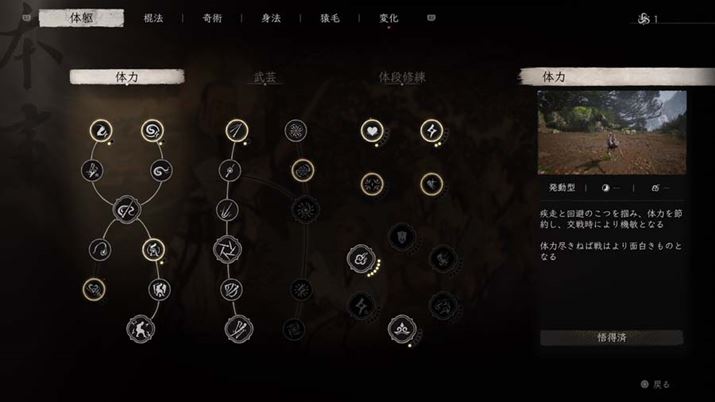Select the top staff node under 武芸
Screen dimensions: 715x402
(235, 130)
